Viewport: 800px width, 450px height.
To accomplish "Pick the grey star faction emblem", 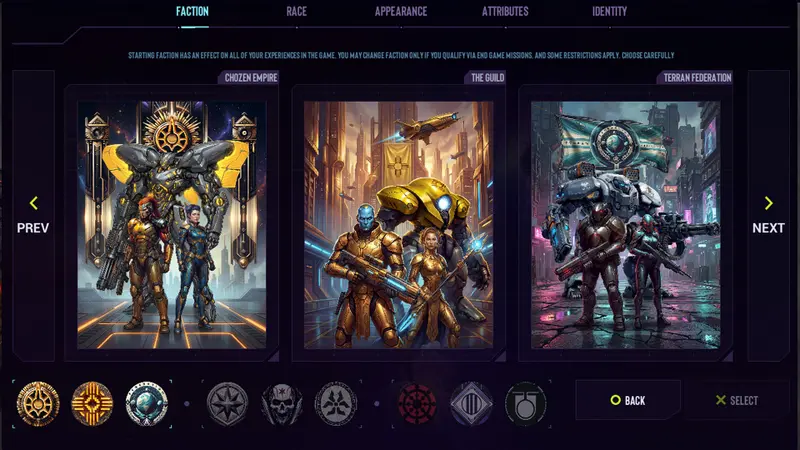I will [227, 403].
